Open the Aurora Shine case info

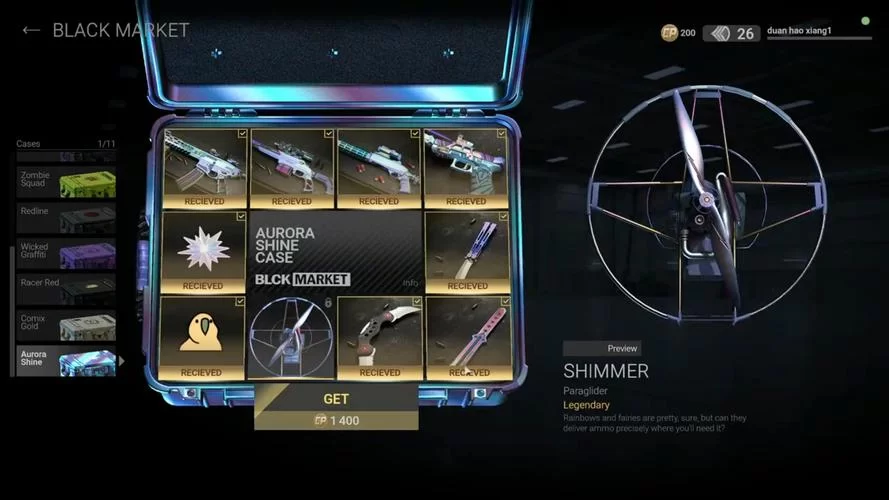410,283
